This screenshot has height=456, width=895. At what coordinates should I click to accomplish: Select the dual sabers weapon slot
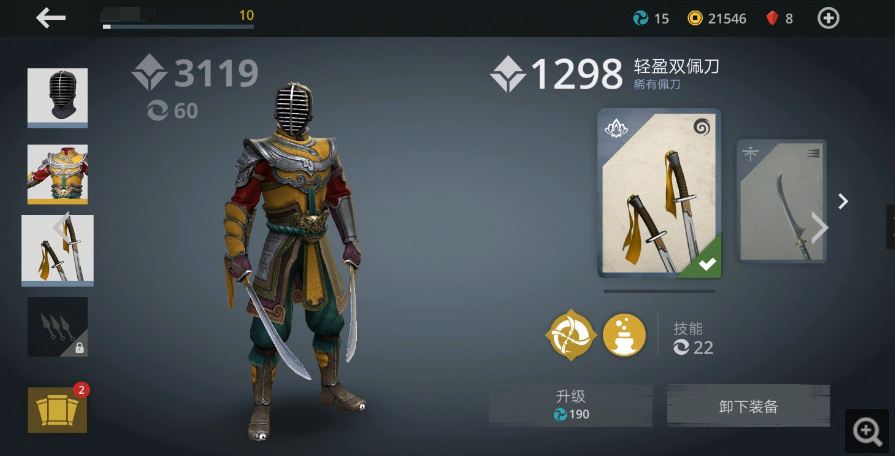pos(57,250)
